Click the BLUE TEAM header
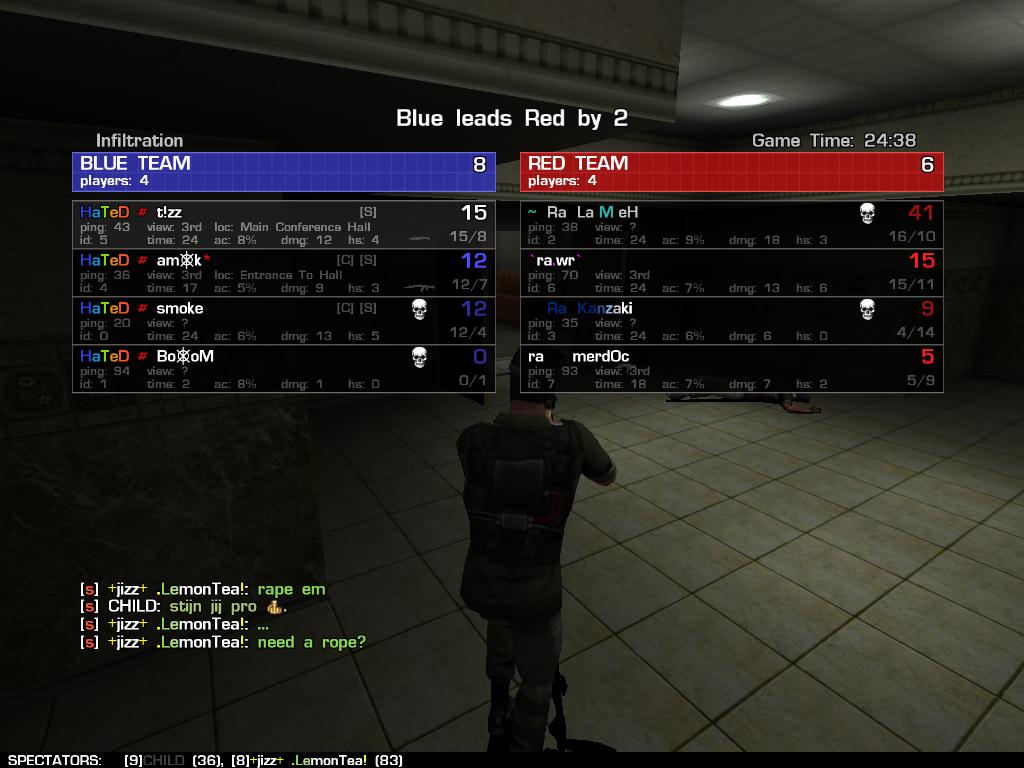This screenshot has width=1024, height=768. (x=283, y=171)
